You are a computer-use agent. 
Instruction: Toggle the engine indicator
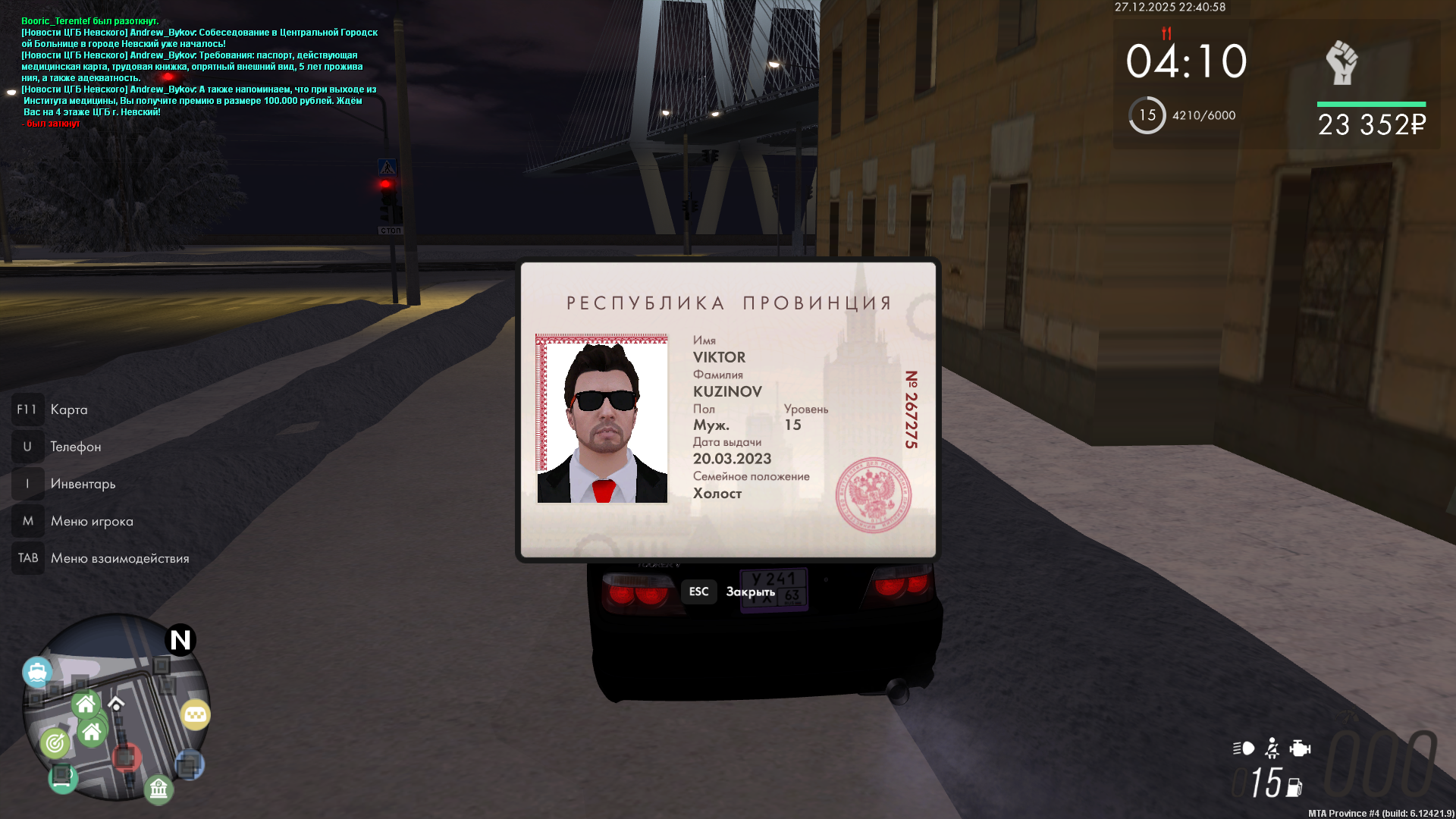[x=1300, y=748]
